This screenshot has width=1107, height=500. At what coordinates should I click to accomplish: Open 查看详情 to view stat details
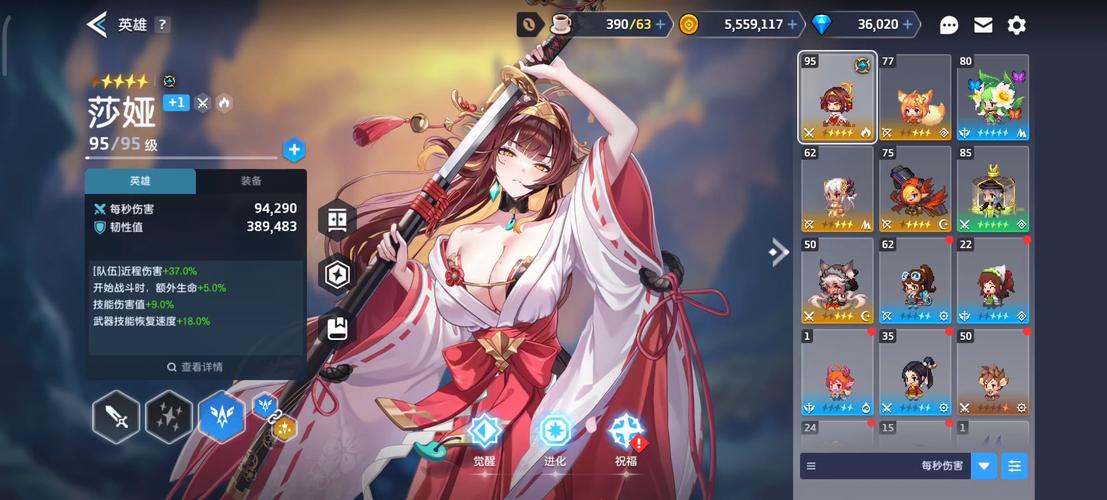coord(195,367)
